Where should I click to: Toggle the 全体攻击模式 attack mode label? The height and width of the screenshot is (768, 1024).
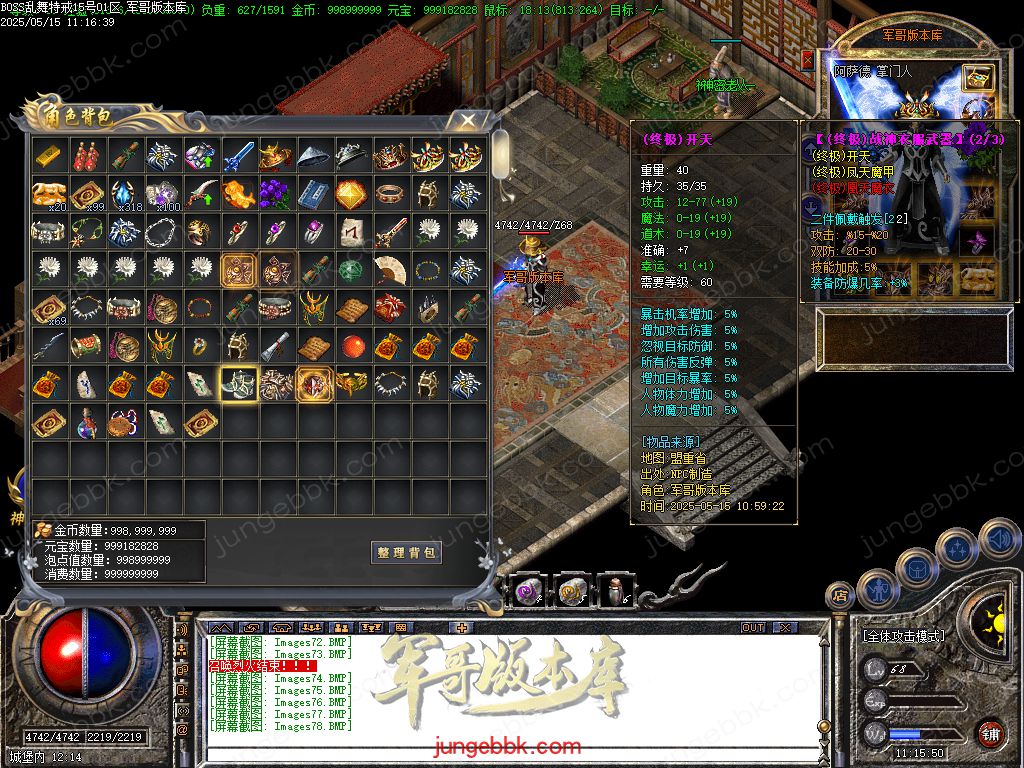click(904, 636)
